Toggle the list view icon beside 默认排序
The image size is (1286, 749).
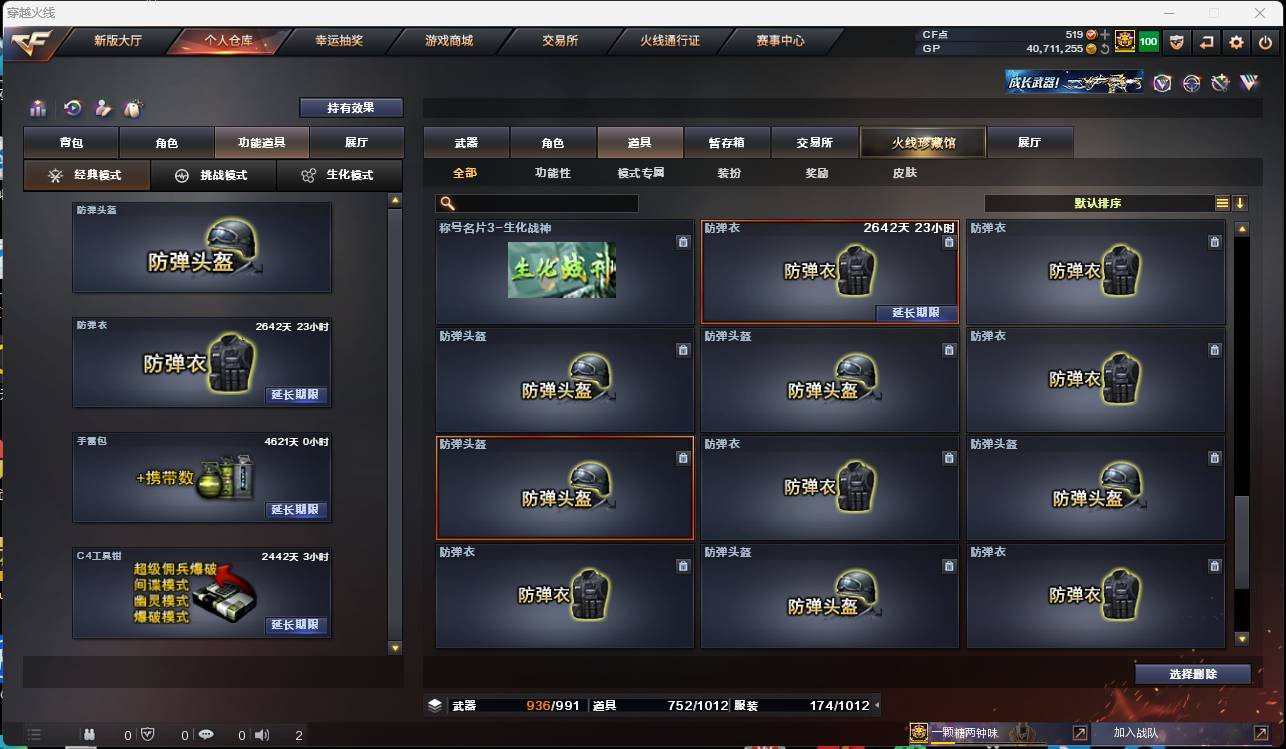pyautogui.click(x=1222, y=202)
